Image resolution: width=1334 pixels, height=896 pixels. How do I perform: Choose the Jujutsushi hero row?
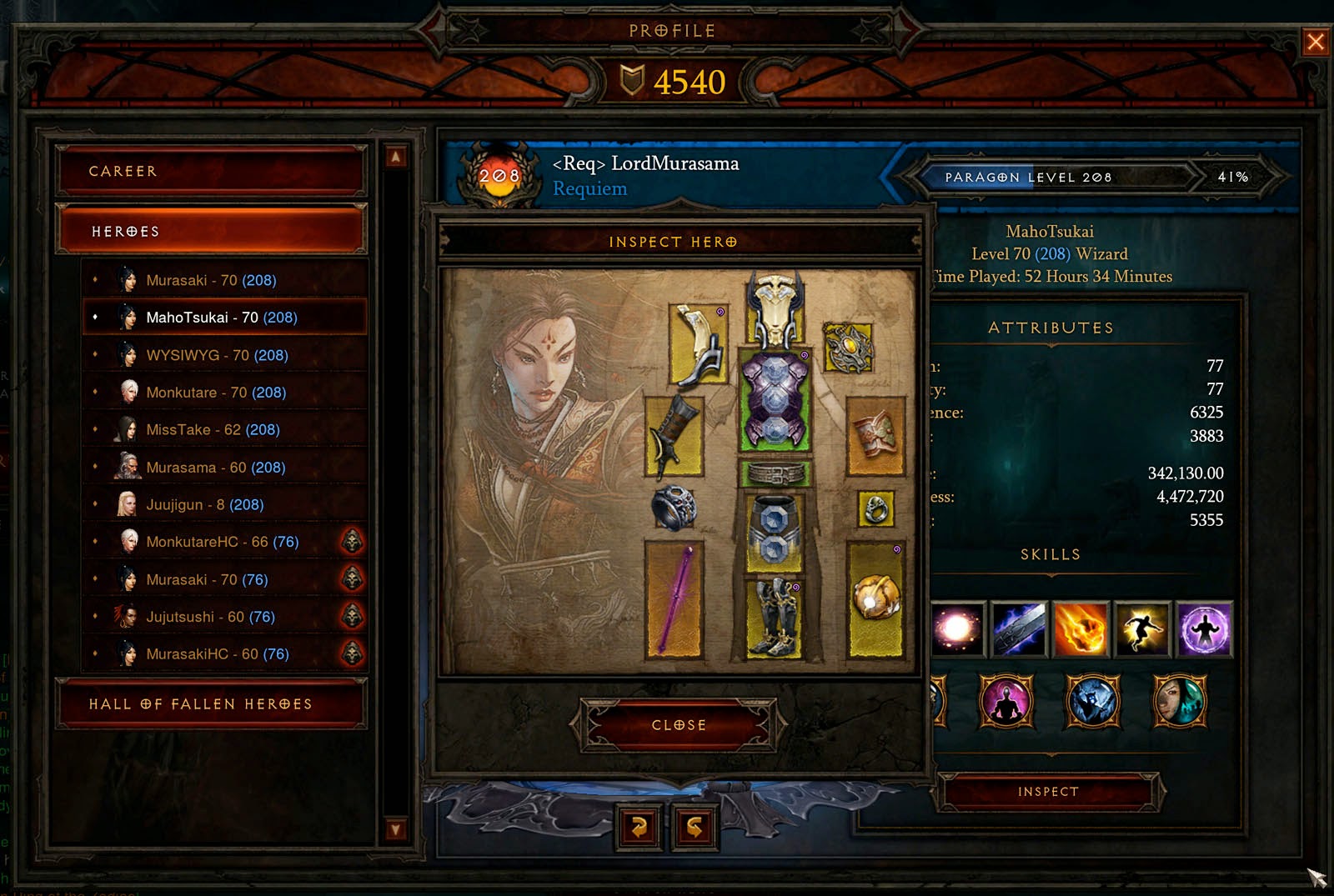tap(210, 617)
